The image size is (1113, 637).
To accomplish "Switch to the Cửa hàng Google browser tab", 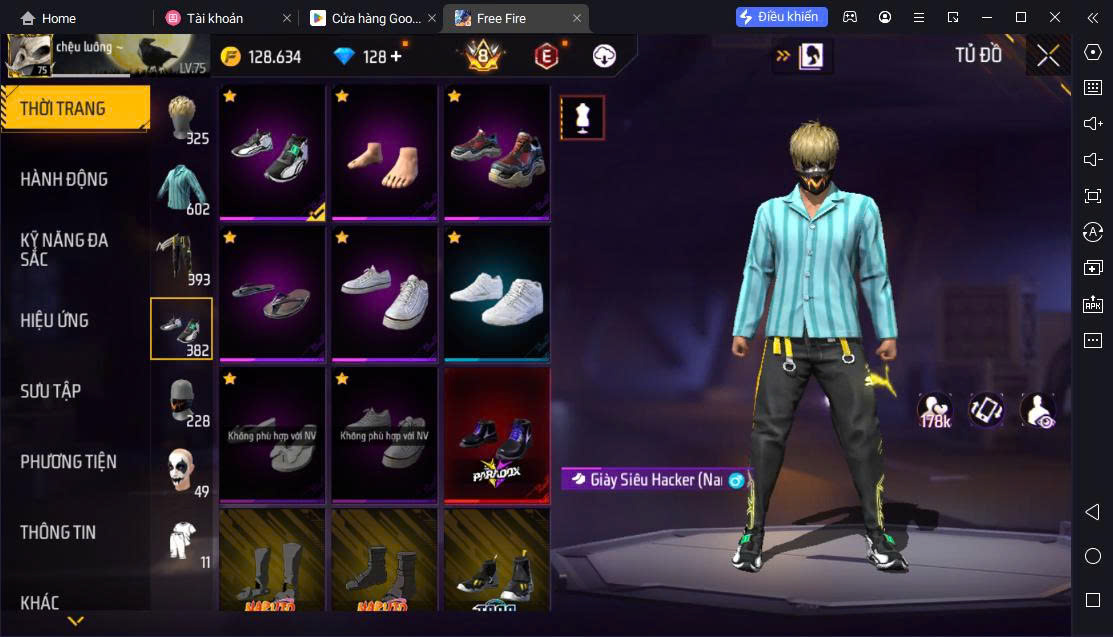I will [x=366, y=18].
